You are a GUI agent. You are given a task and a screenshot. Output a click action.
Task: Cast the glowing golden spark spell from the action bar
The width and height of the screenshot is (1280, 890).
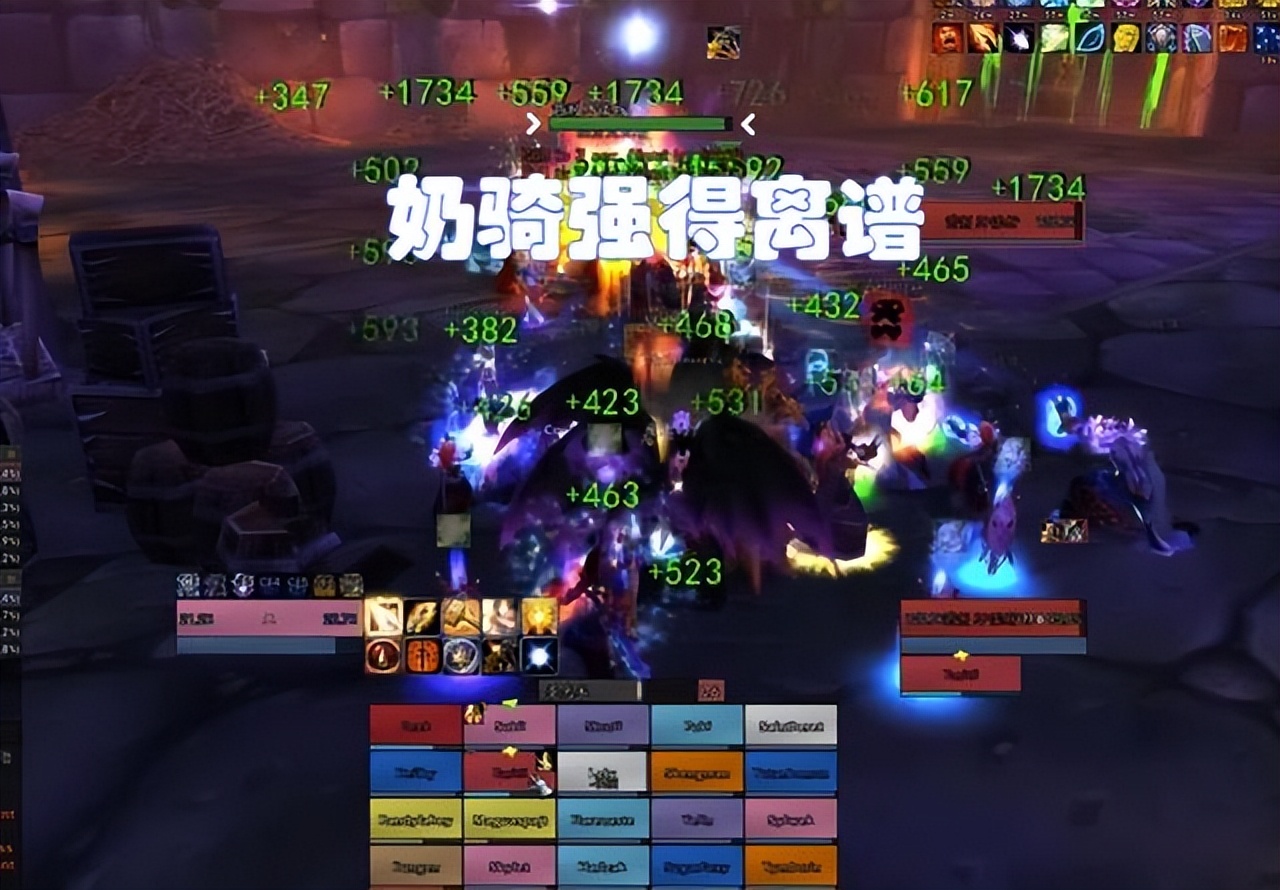(x=538, y=616)
